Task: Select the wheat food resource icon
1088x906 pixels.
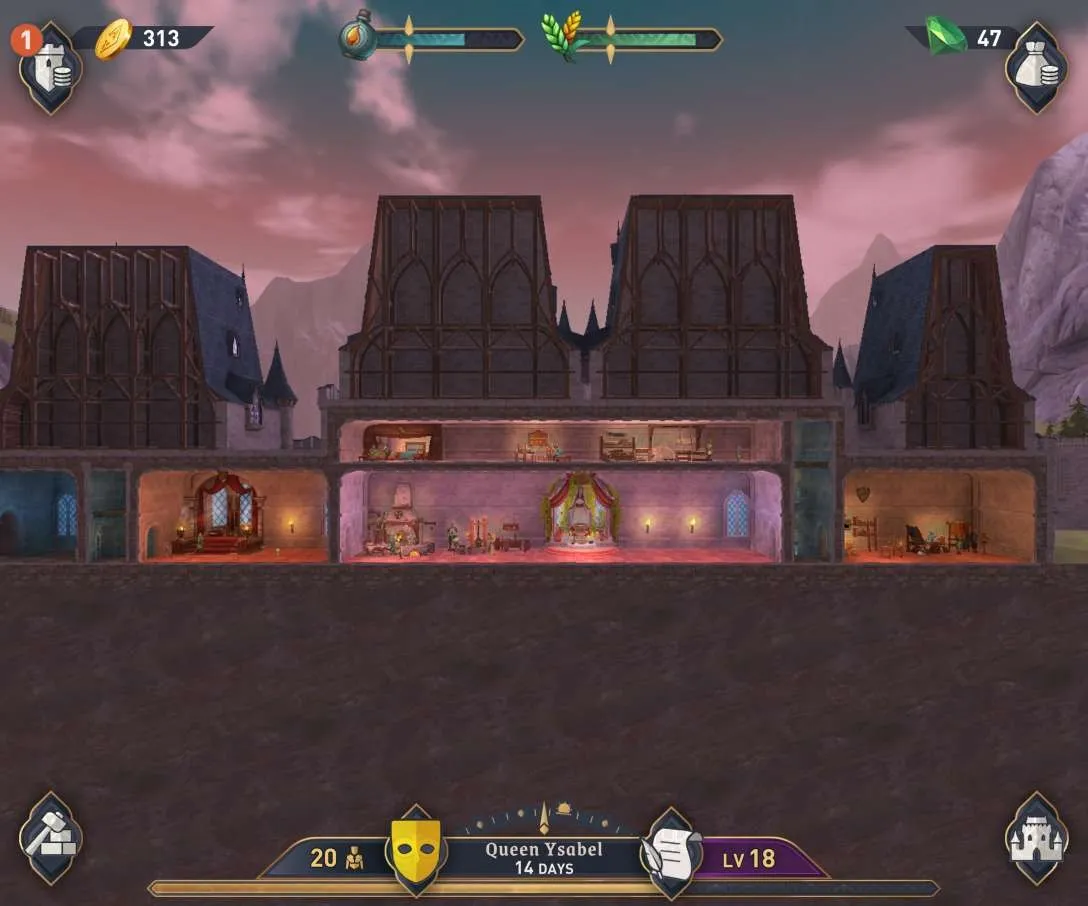Action: (560, 36)
